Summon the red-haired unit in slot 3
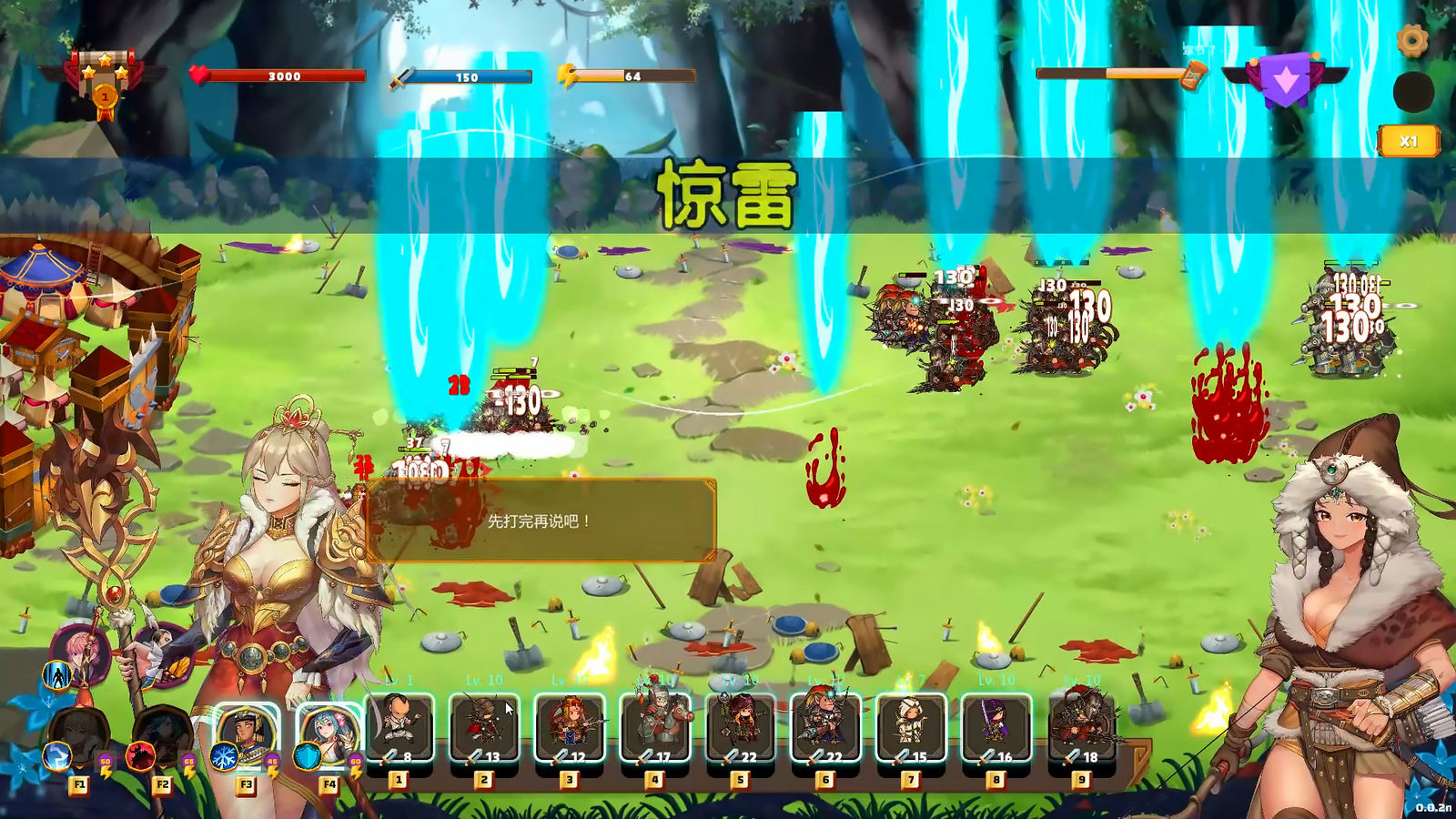This screenshot has height=819, width=1456. pos(570,727)
